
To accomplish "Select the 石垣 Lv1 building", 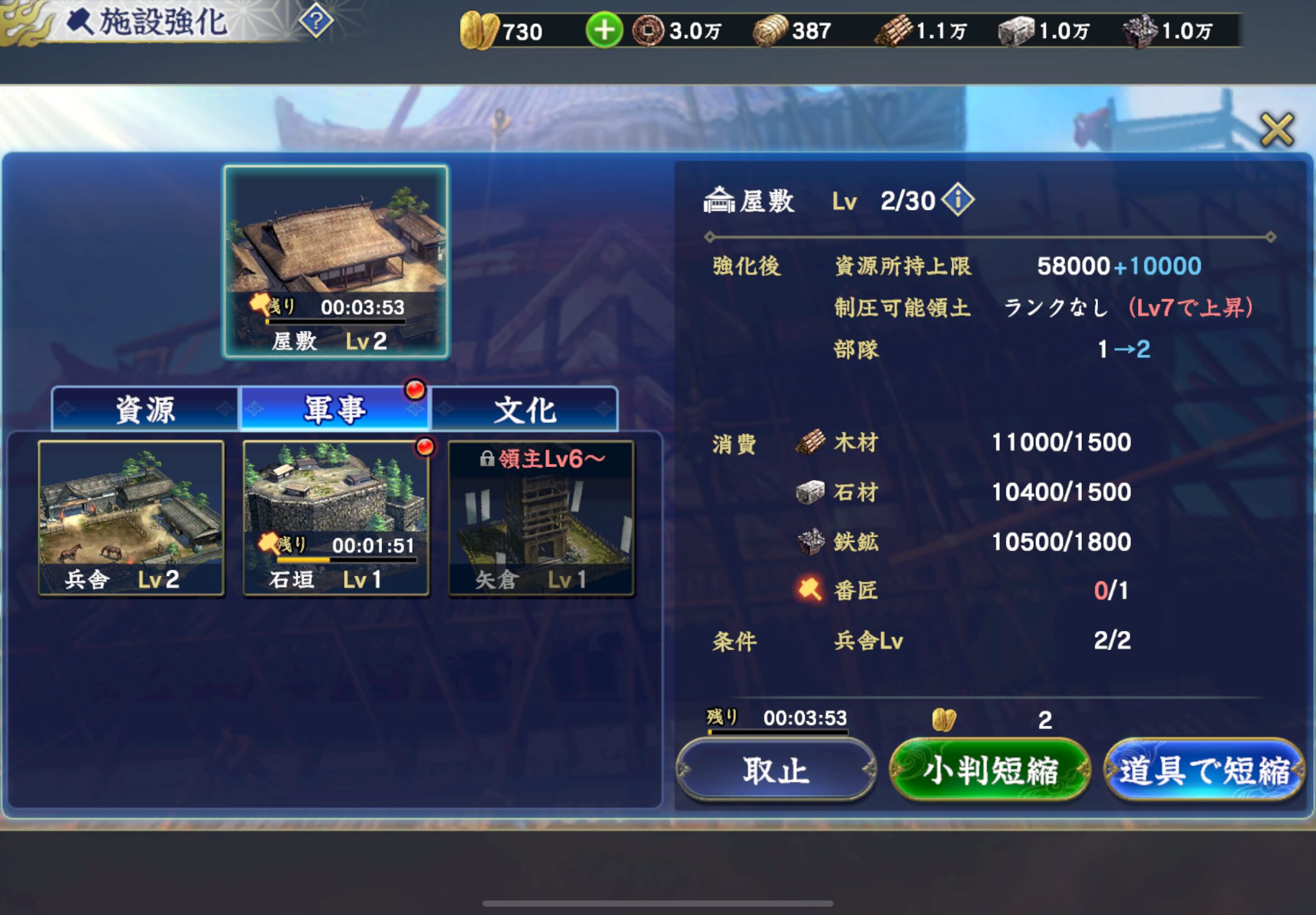I will click(x=336, y=518).
